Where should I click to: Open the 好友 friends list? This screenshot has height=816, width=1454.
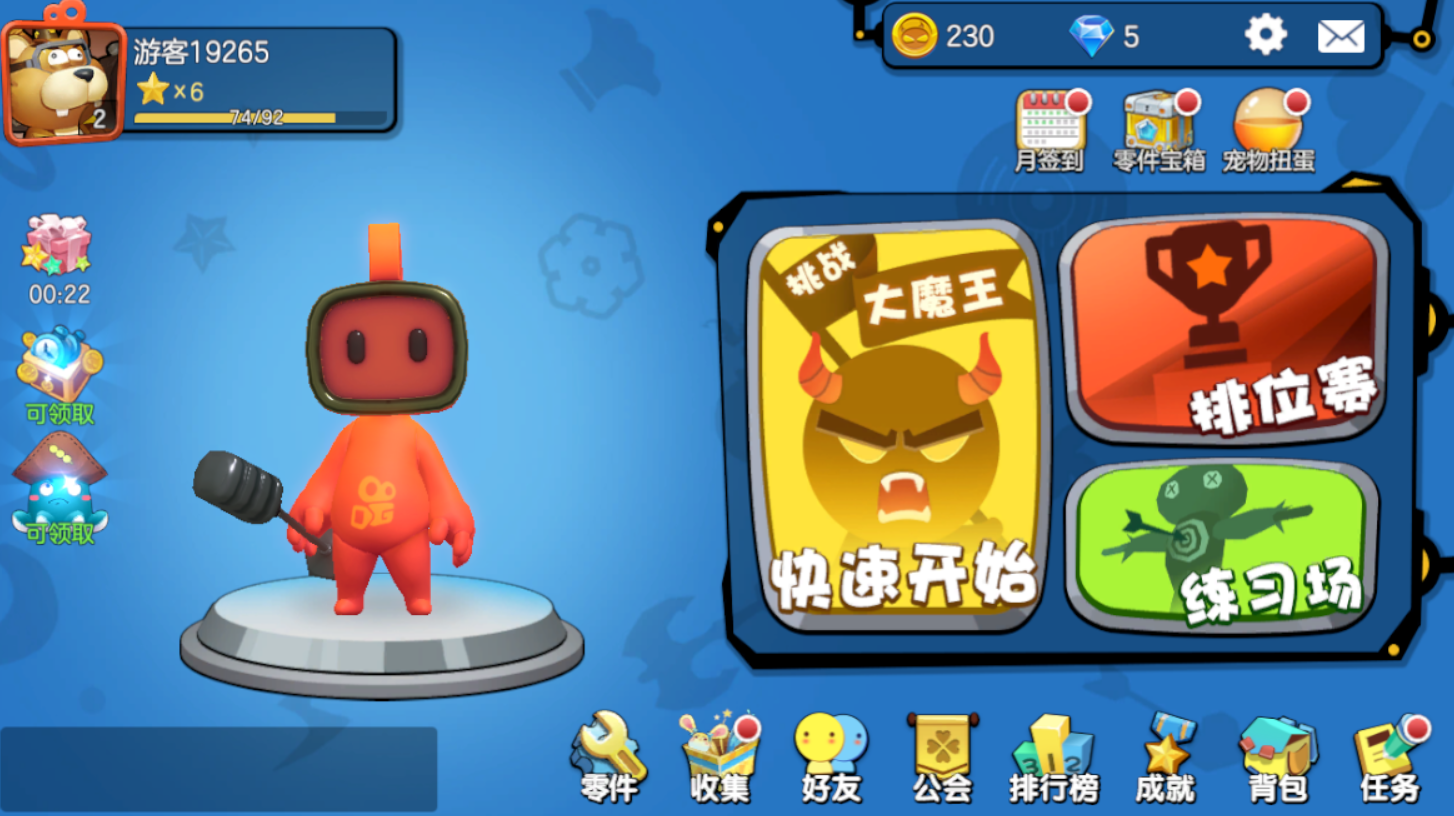coord(830,755)
